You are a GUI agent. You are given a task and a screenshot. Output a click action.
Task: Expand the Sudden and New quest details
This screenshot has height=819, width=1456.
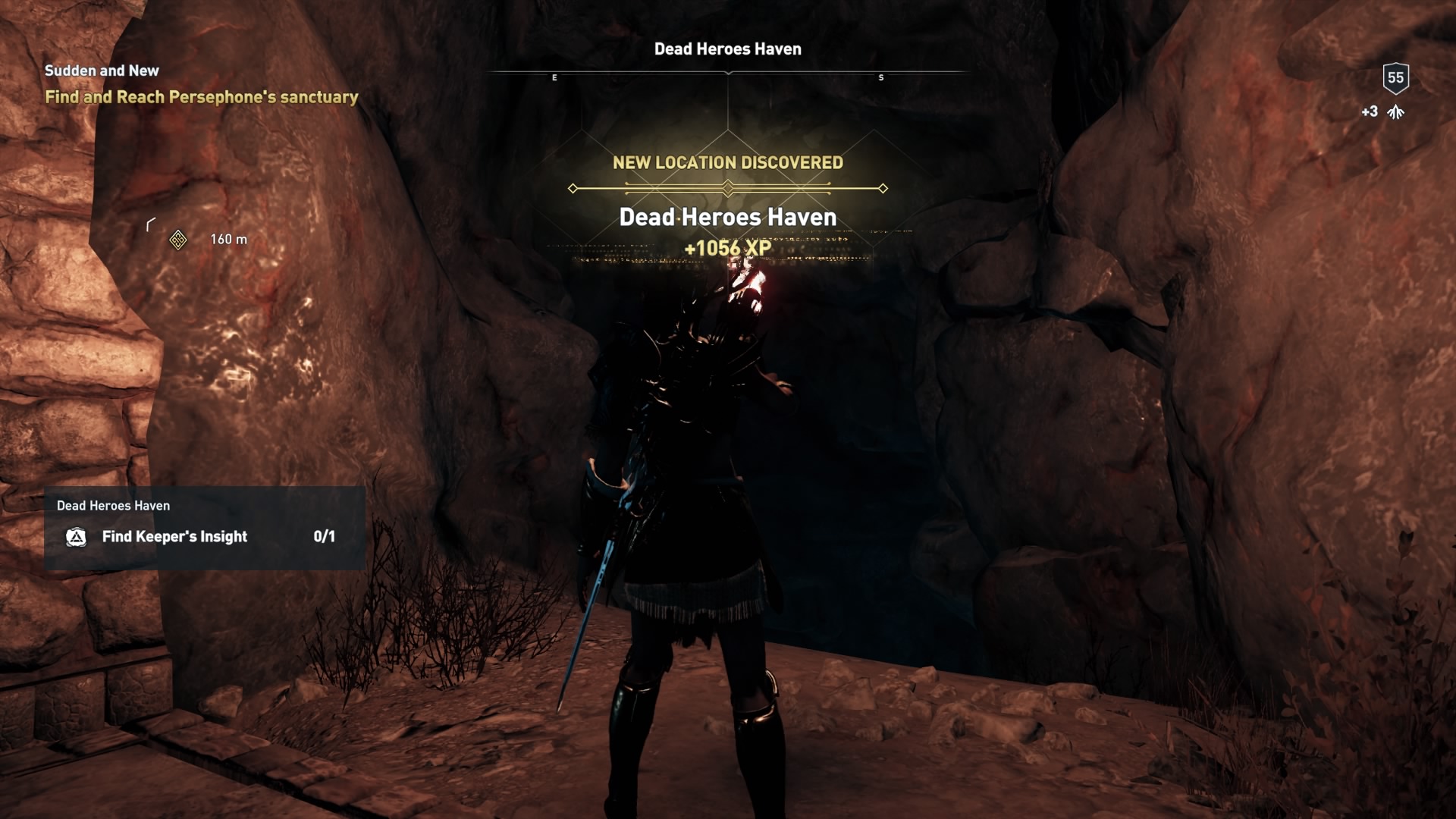102,71
